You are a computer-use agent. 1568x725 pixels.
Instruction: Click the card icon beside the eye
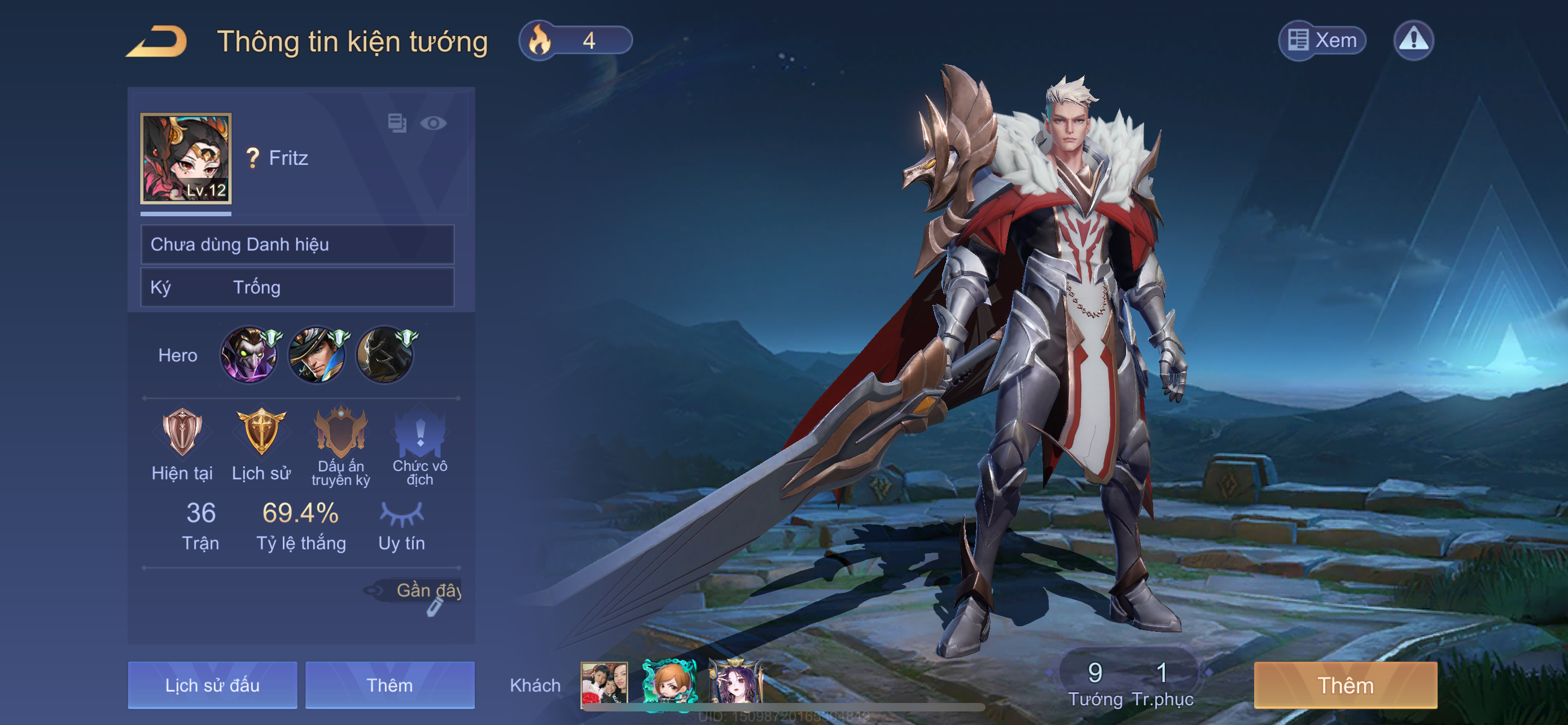pyautogui.click(x=397, y=123)
